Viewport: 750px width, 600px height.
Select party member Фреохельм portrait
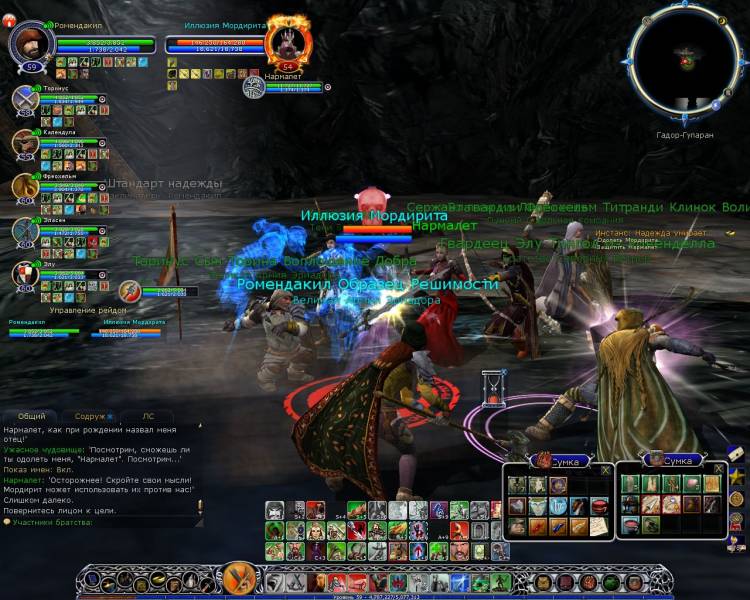25,187
